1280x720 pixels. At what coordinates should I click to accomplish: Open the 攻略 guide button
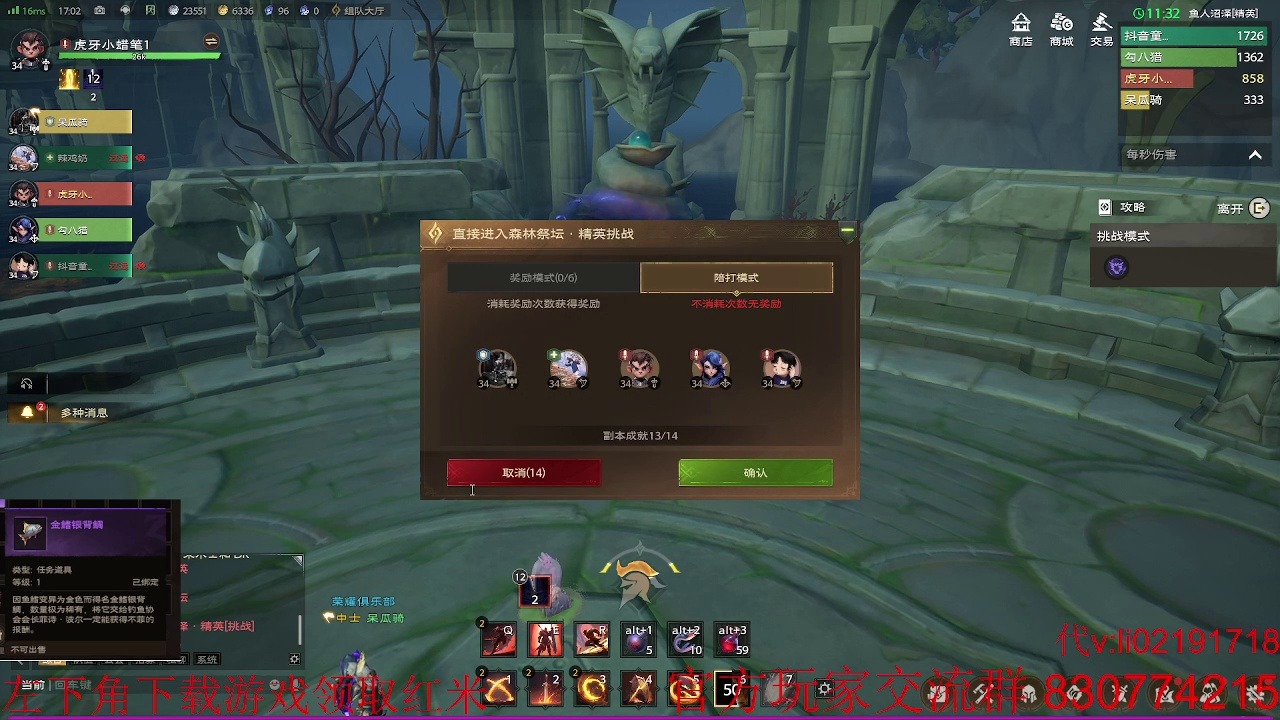1122,208
